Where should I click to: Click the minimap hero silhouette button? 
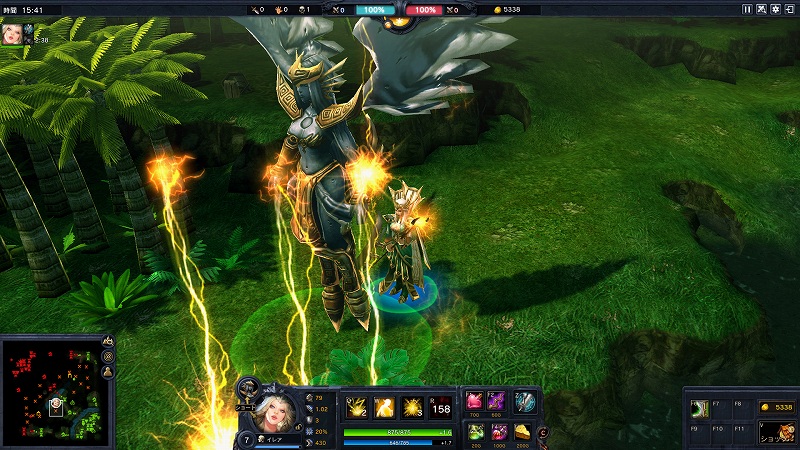[108, 371]
